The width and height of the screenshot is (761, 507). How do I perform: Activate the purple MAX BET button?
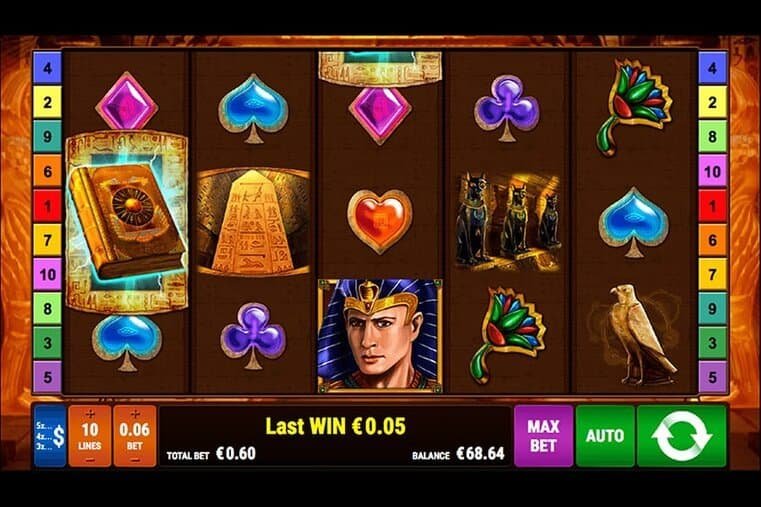(543, 436)
